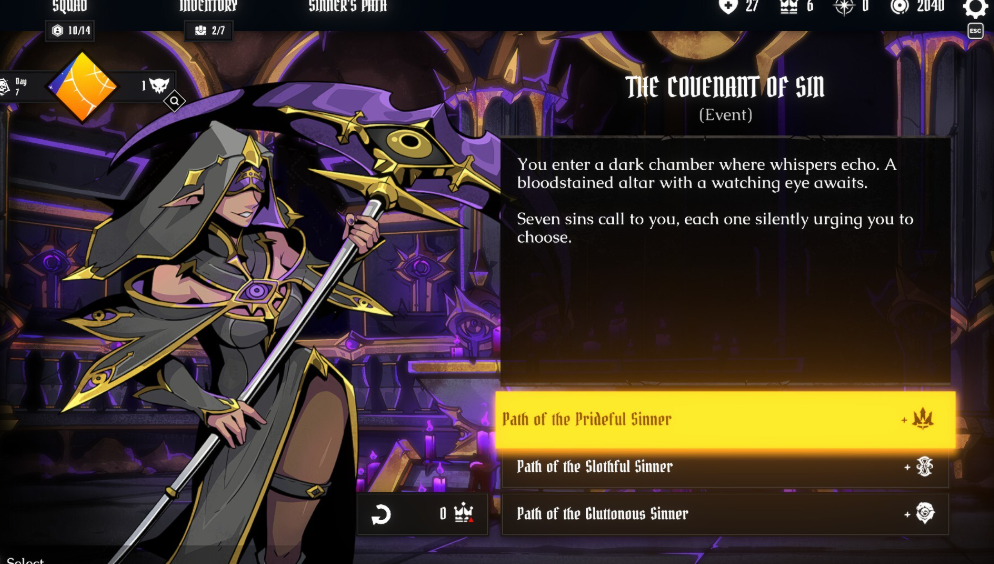The image size is (994, 564).
Task: Switch to Sinner's Path tab
Action: click(x=347, y=8)
